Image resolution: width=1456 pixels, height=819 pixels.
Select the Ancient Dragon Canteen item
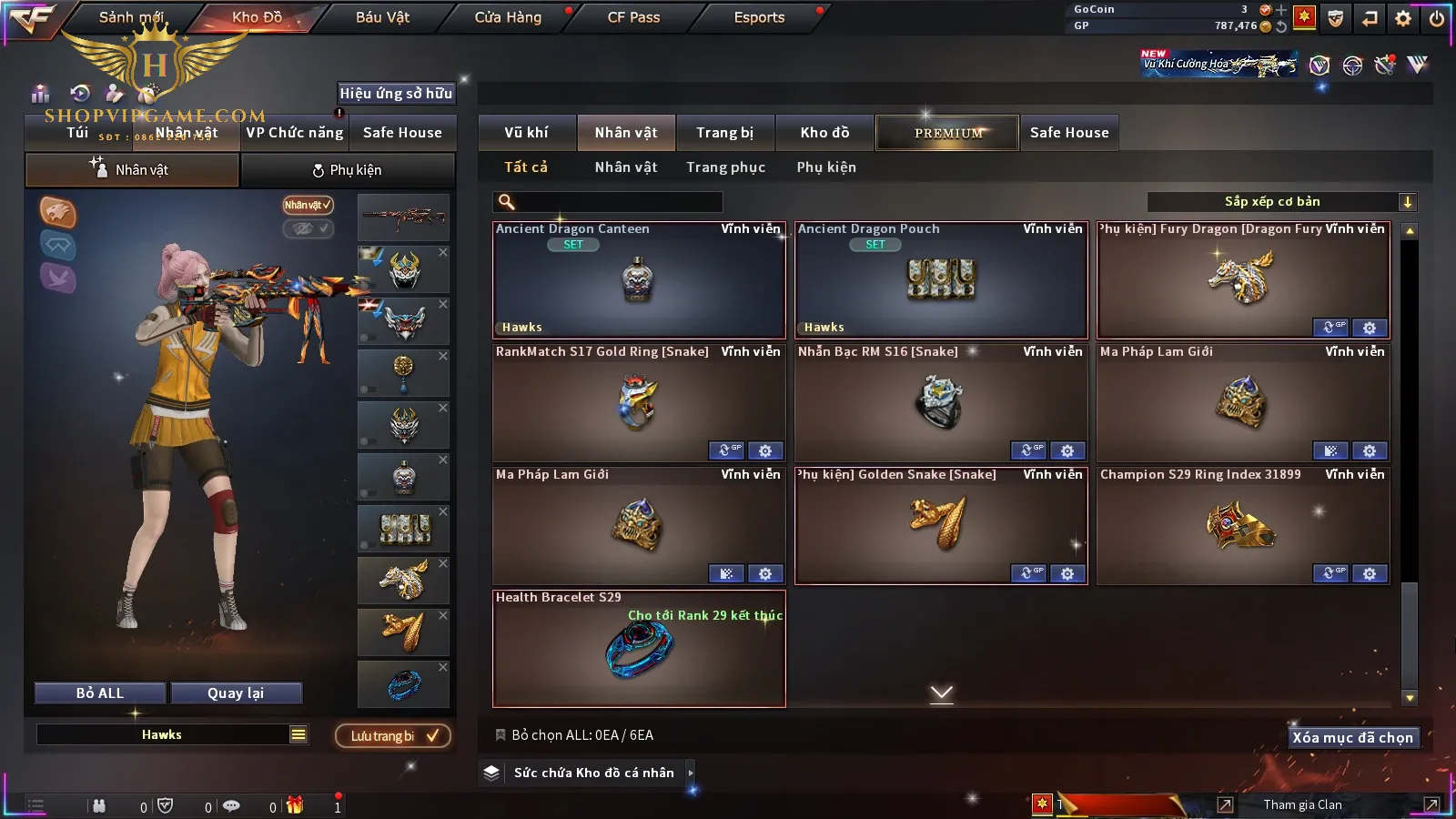pyautogui.click(x=639, y=280)
